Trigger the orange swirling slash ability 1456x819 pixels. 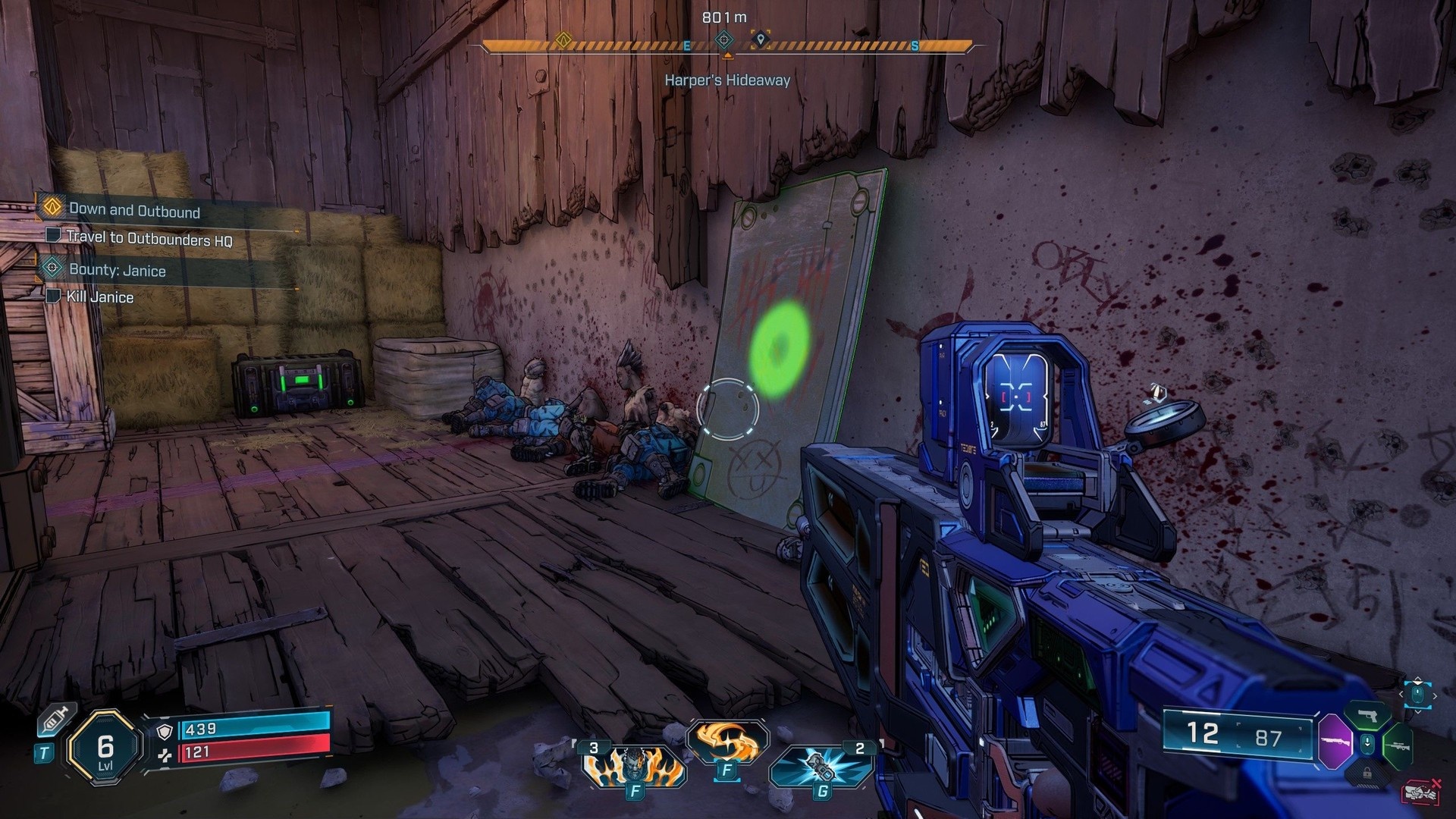click(x=727, y=742)
